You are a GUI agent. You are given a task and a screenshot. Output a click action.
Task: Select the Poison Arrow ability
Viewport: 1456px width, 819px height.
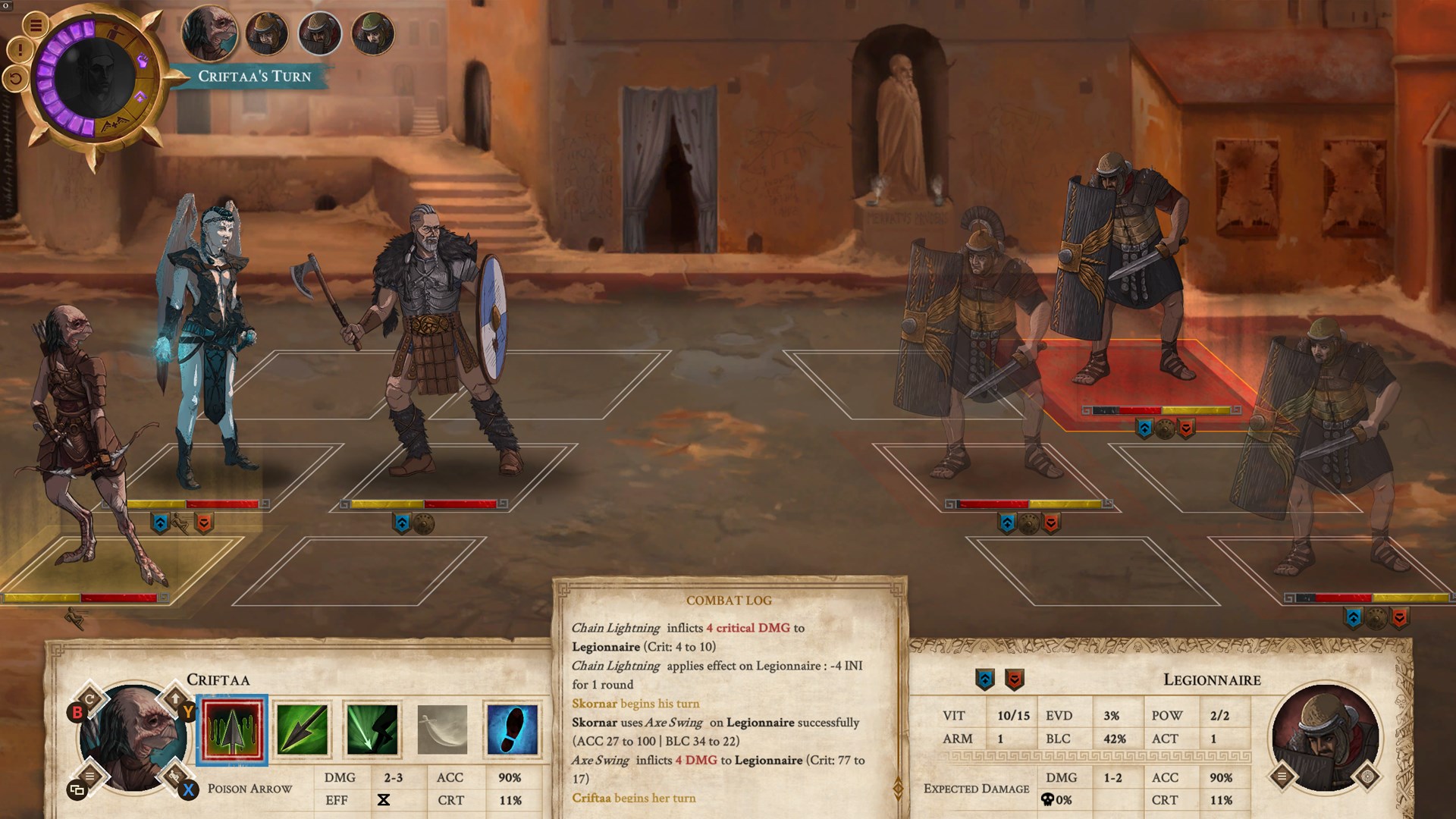coord(232,730)
